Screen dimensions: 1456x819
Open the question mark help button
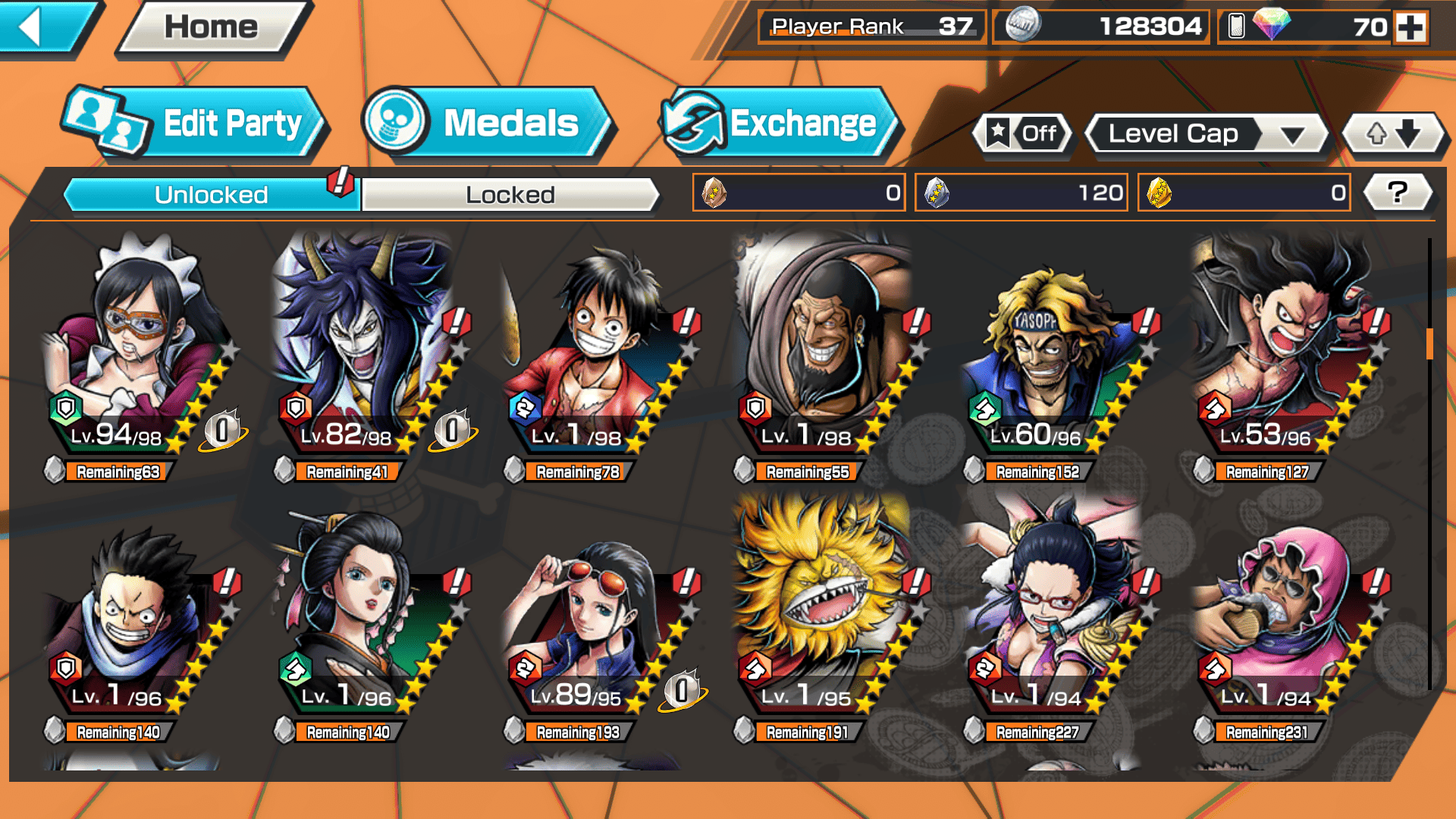(1398, 193)
